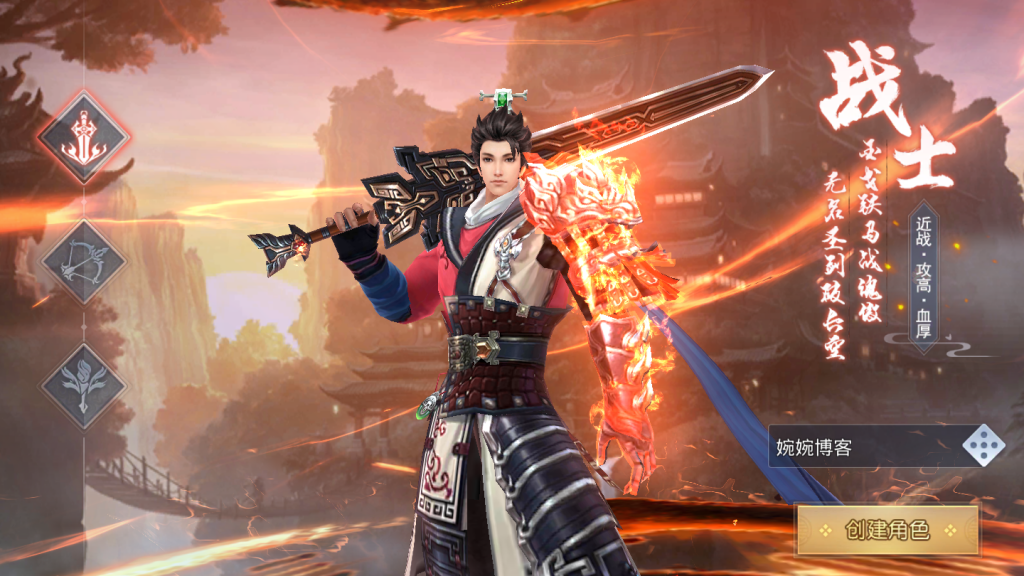Roll the dice for a random name
This screenshot has height=576, width=1024.
[x=983, y=446]
